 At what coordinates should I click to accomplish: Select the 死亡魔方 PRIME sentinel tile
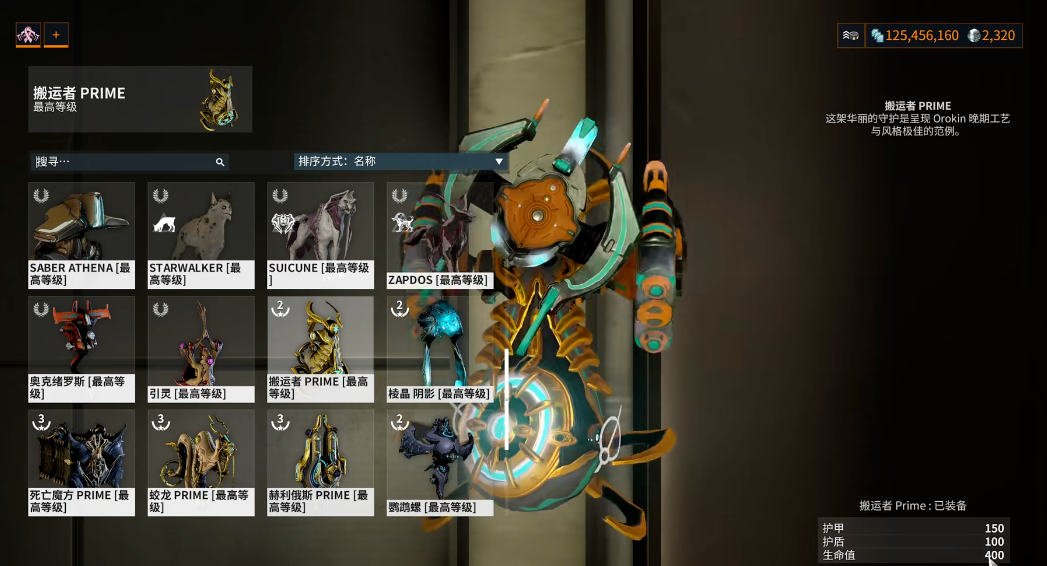[81, 463]
